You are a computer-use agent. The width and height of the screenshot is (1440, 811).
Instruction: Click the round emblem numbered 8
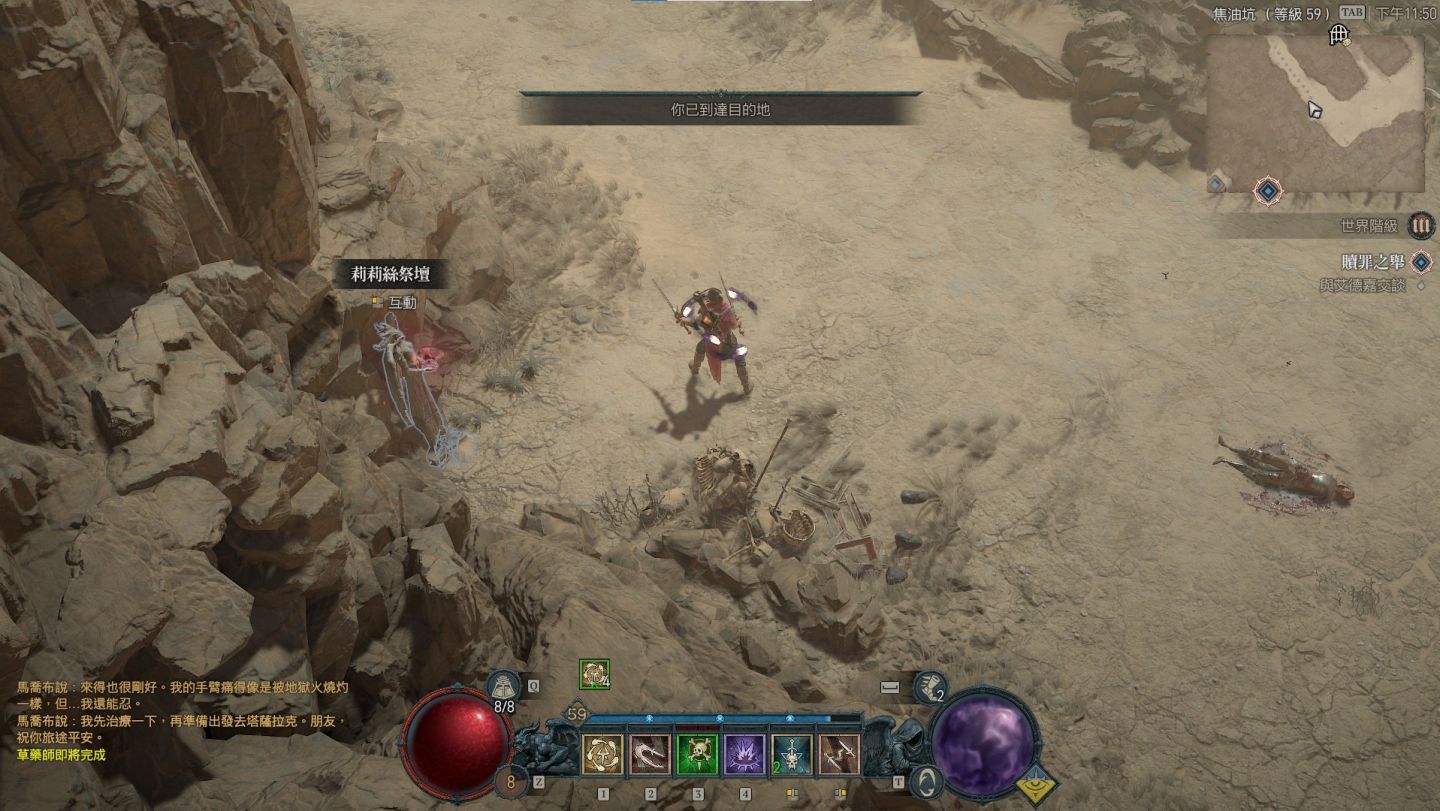511,781
